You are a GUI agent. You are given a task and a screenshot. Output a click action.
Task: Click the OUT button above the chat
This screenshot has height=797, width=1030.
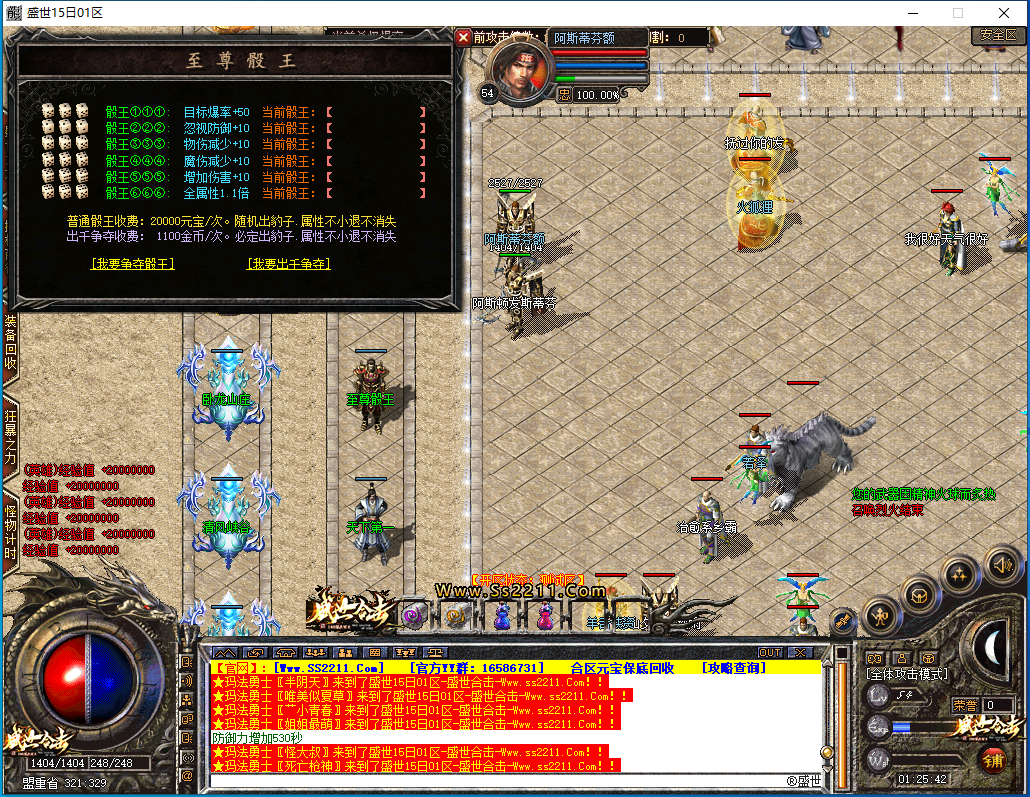click(x=770, y=653)
